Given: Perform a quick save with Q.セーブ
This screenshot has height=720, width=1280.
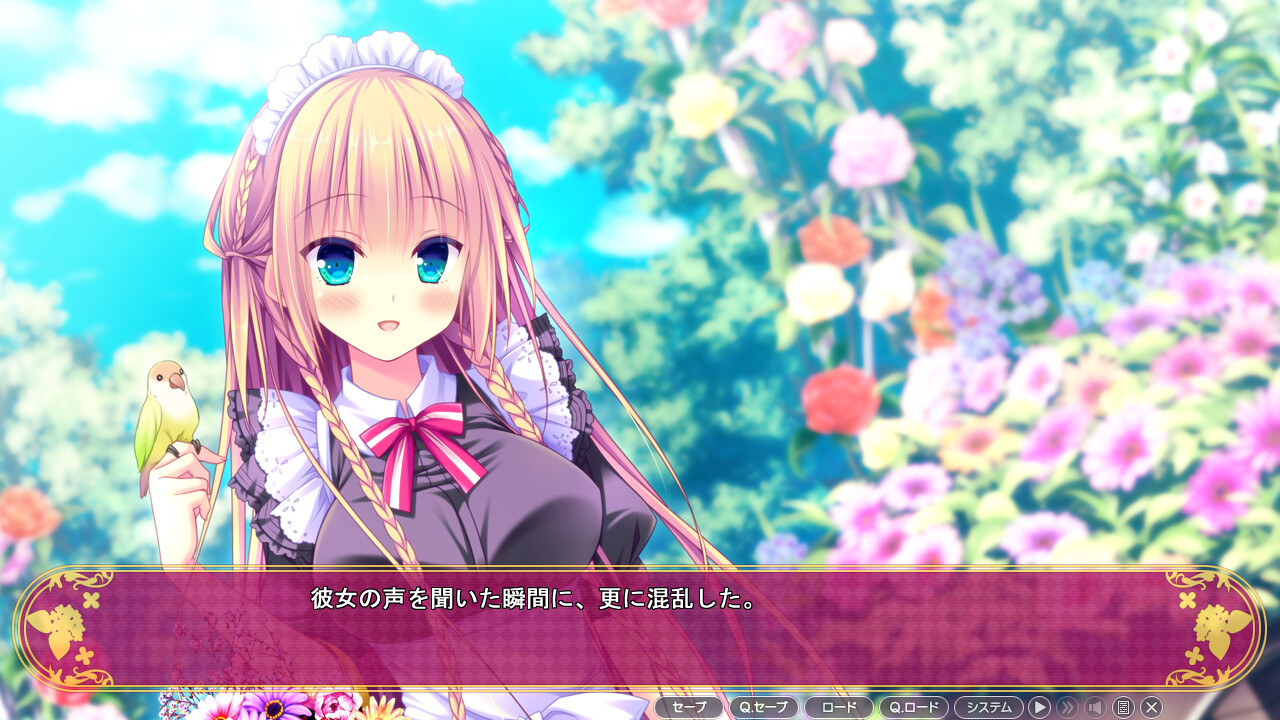Looking at the screenshot, I should (763, 707).
